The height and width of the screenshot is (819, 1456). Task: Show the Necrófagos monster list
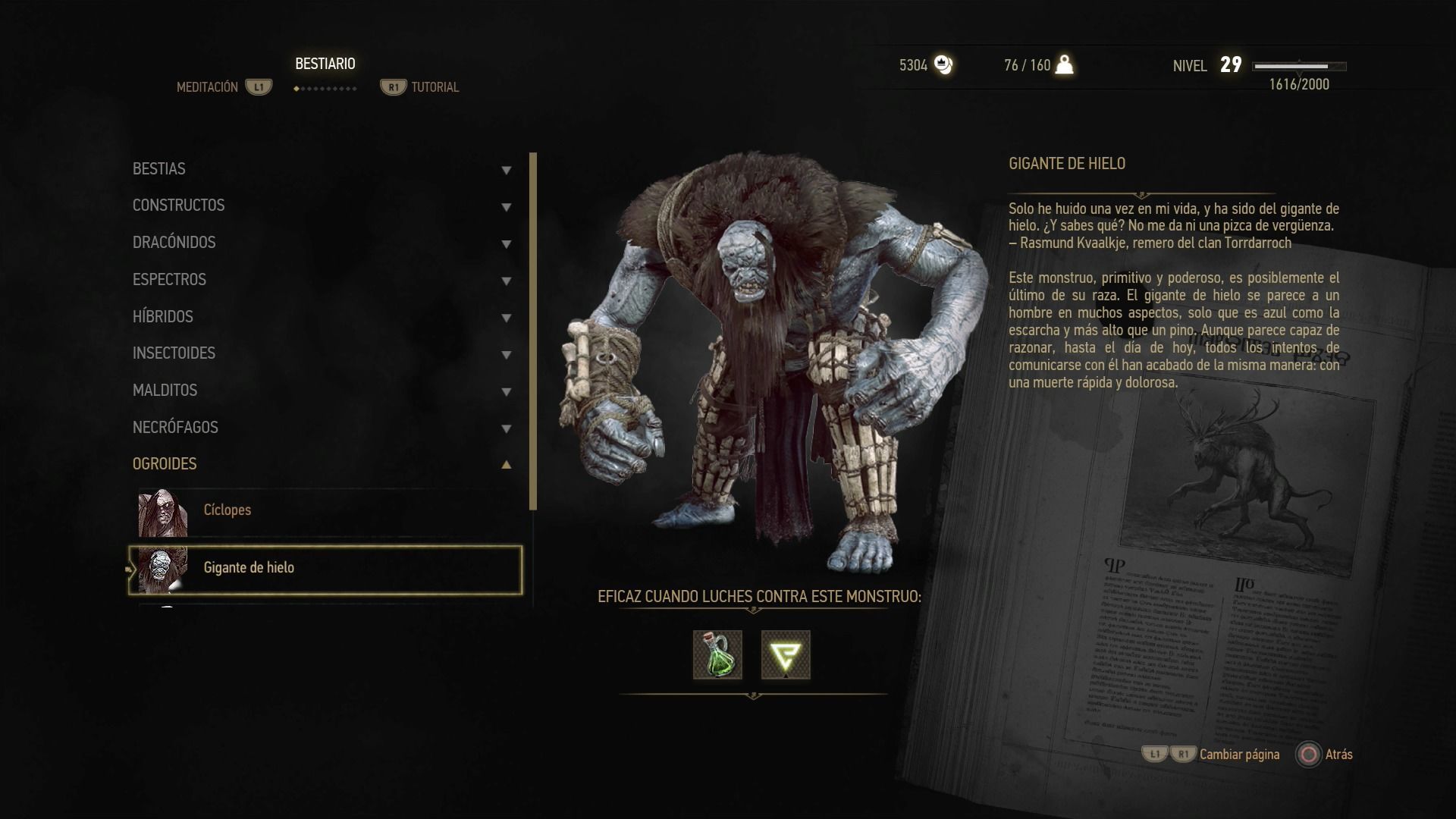tap(322, 428)
